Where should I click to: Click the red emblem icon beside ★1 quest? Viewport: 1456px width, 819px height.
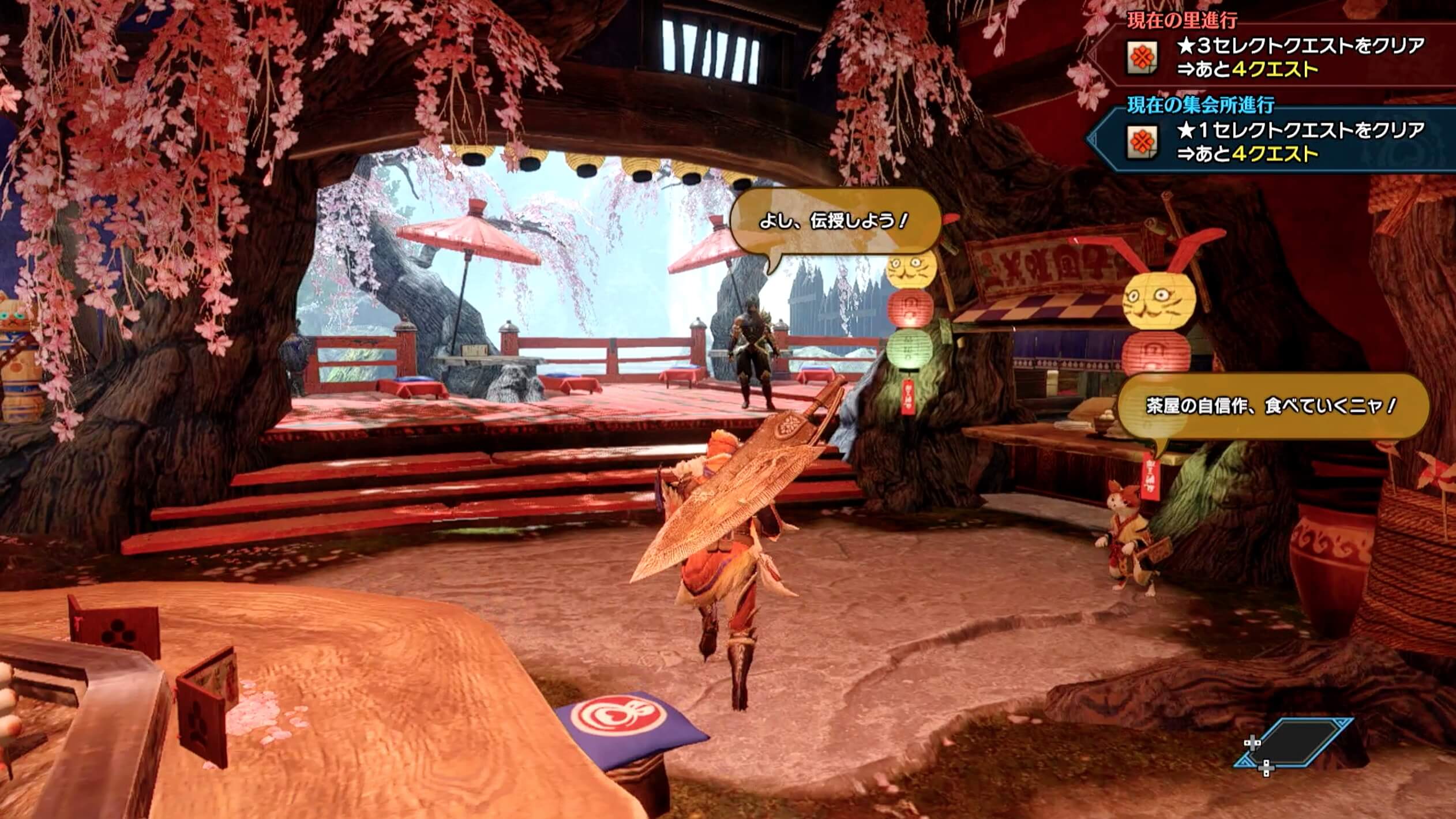pos(1142,142)
